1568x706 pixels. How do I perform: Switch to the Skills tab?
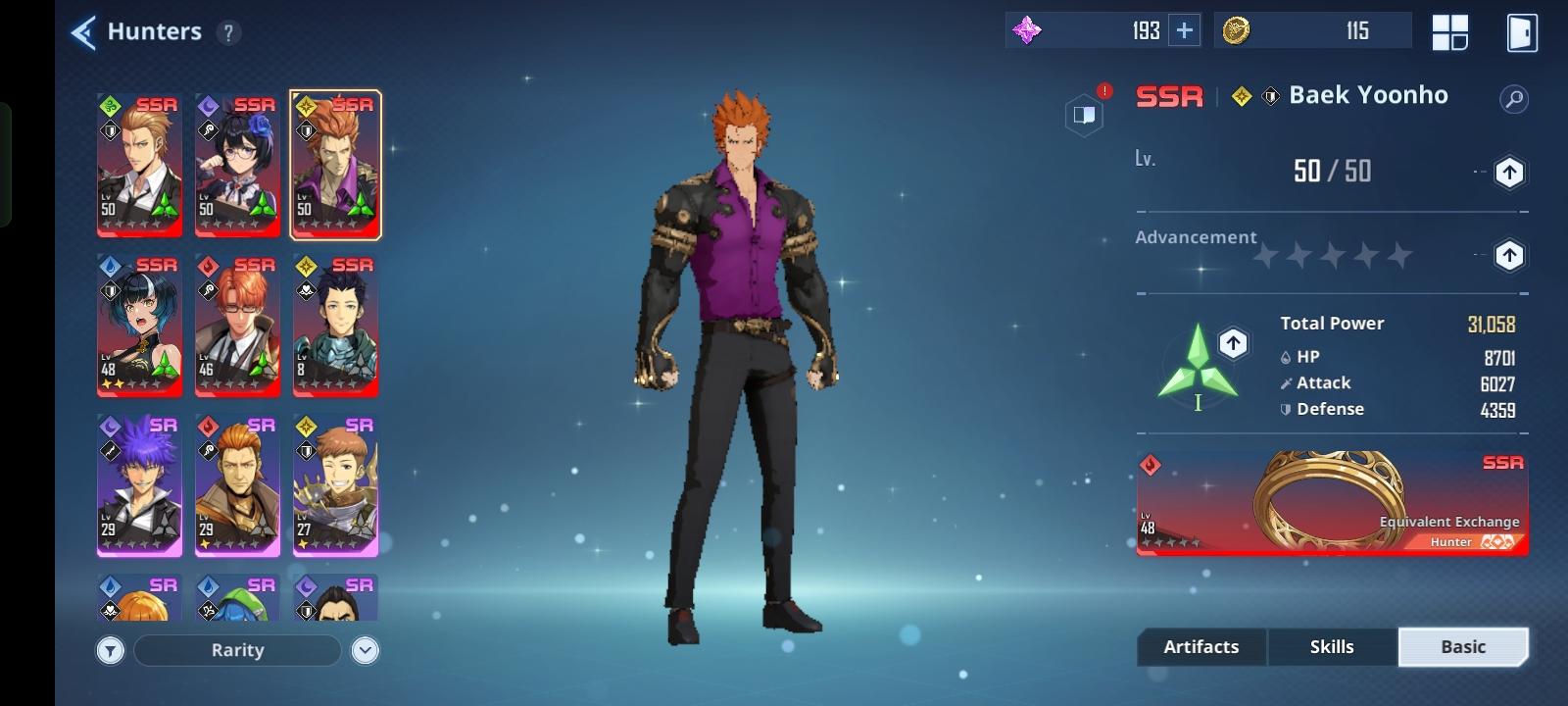coord(1332,646)
